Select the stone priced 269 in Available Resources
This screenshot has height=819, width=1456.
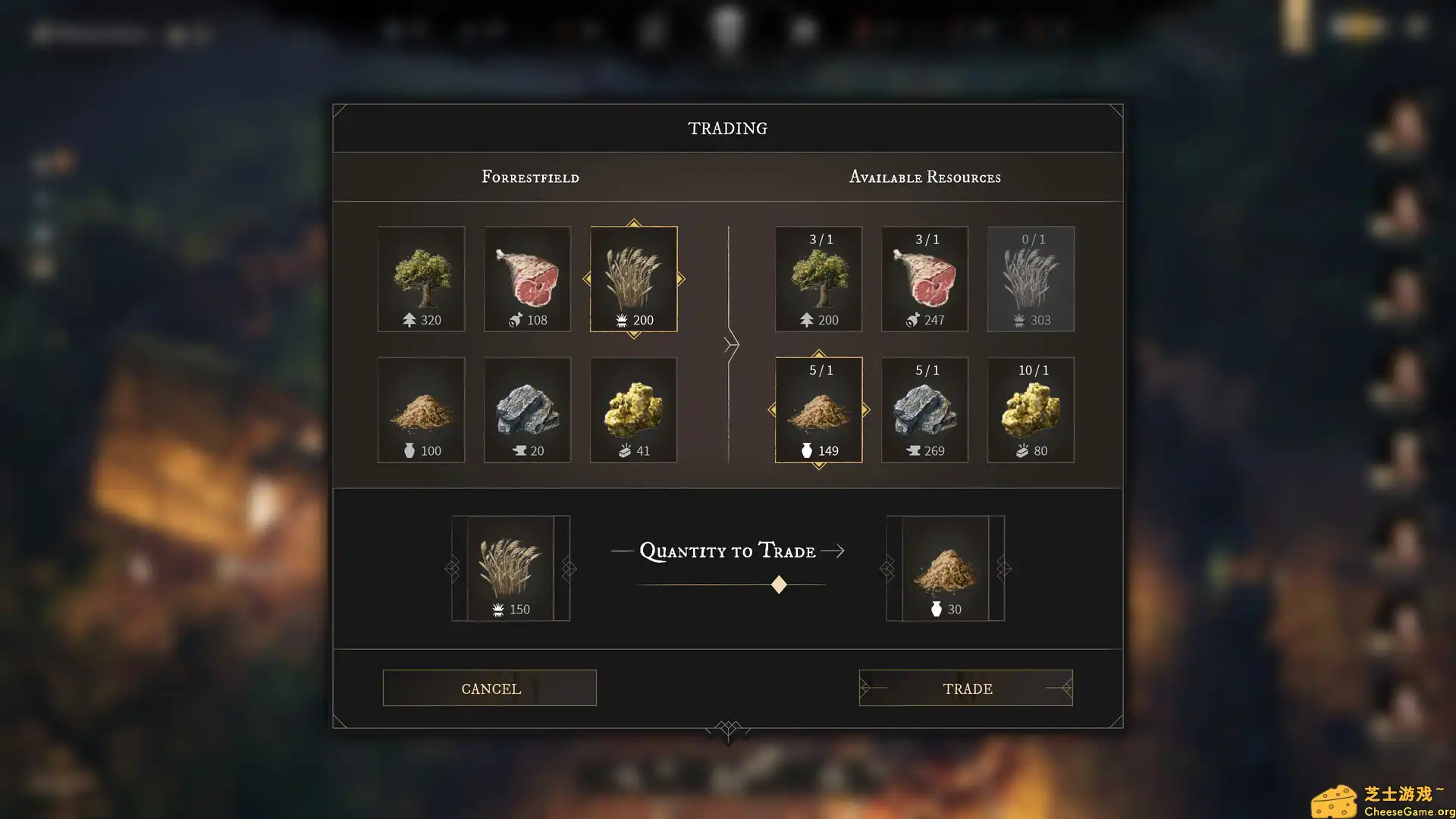click(924, 409)
